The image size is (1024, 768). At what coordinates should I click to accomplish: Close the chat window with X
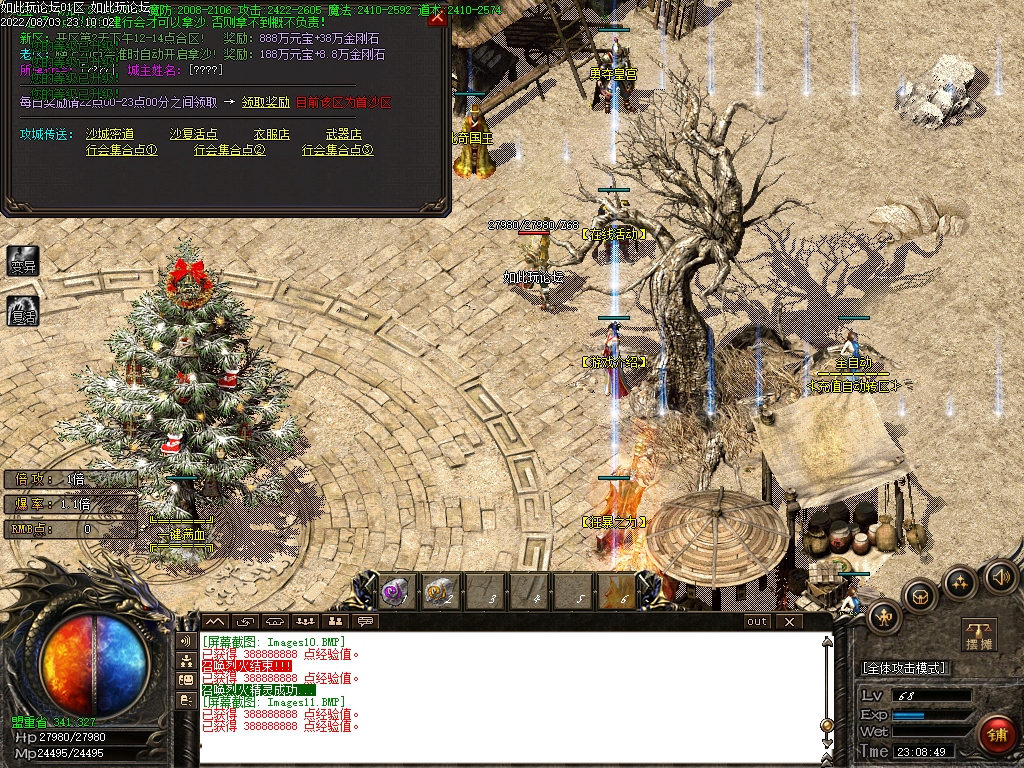point(789,621)
